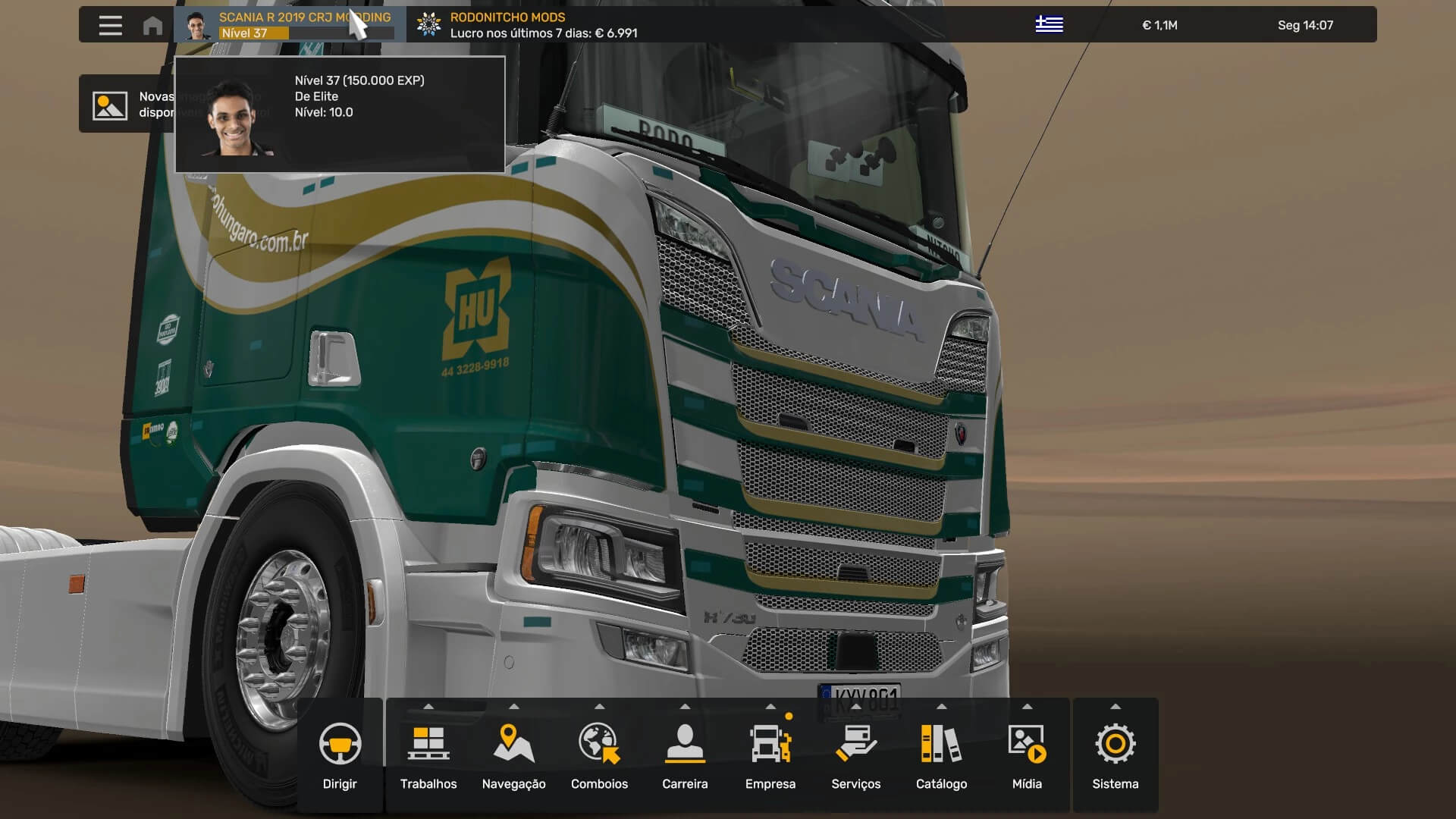Open the Sistema settings menu
Screen dimensions: 1456x819
point(1115,756)
